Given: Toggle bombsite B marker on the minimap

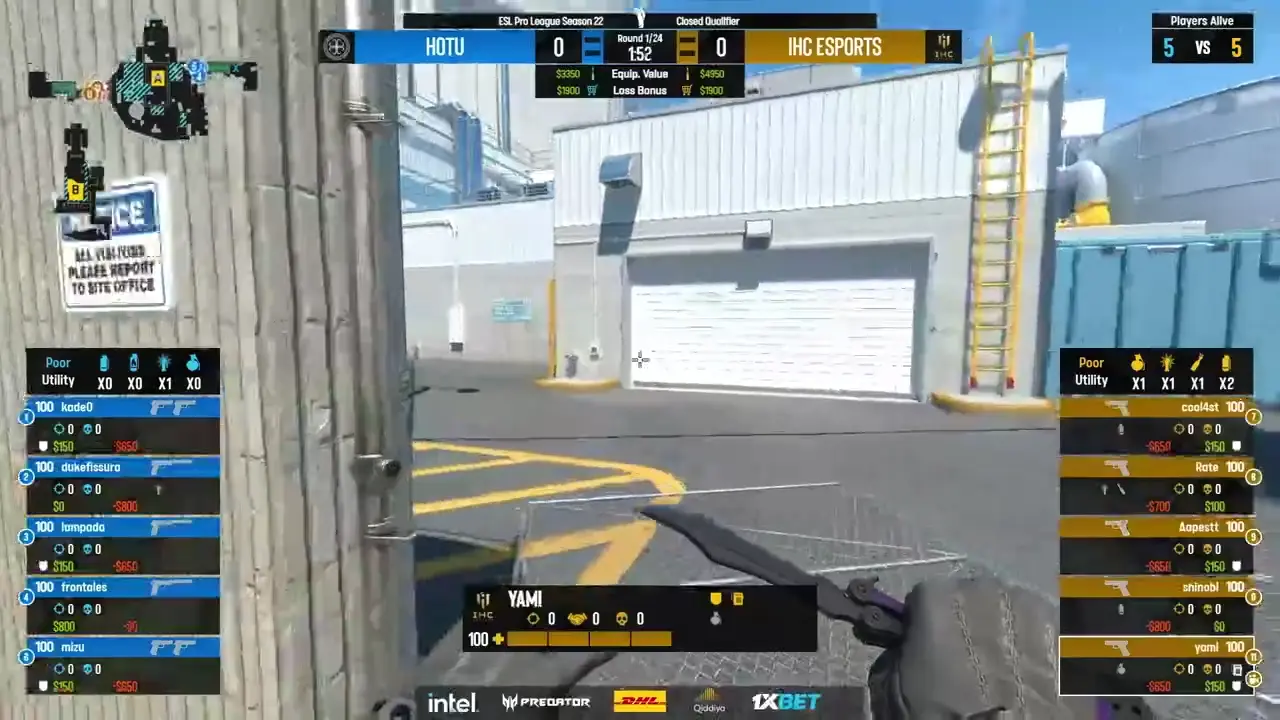Looking at the screenshot, I should (76, 188).
